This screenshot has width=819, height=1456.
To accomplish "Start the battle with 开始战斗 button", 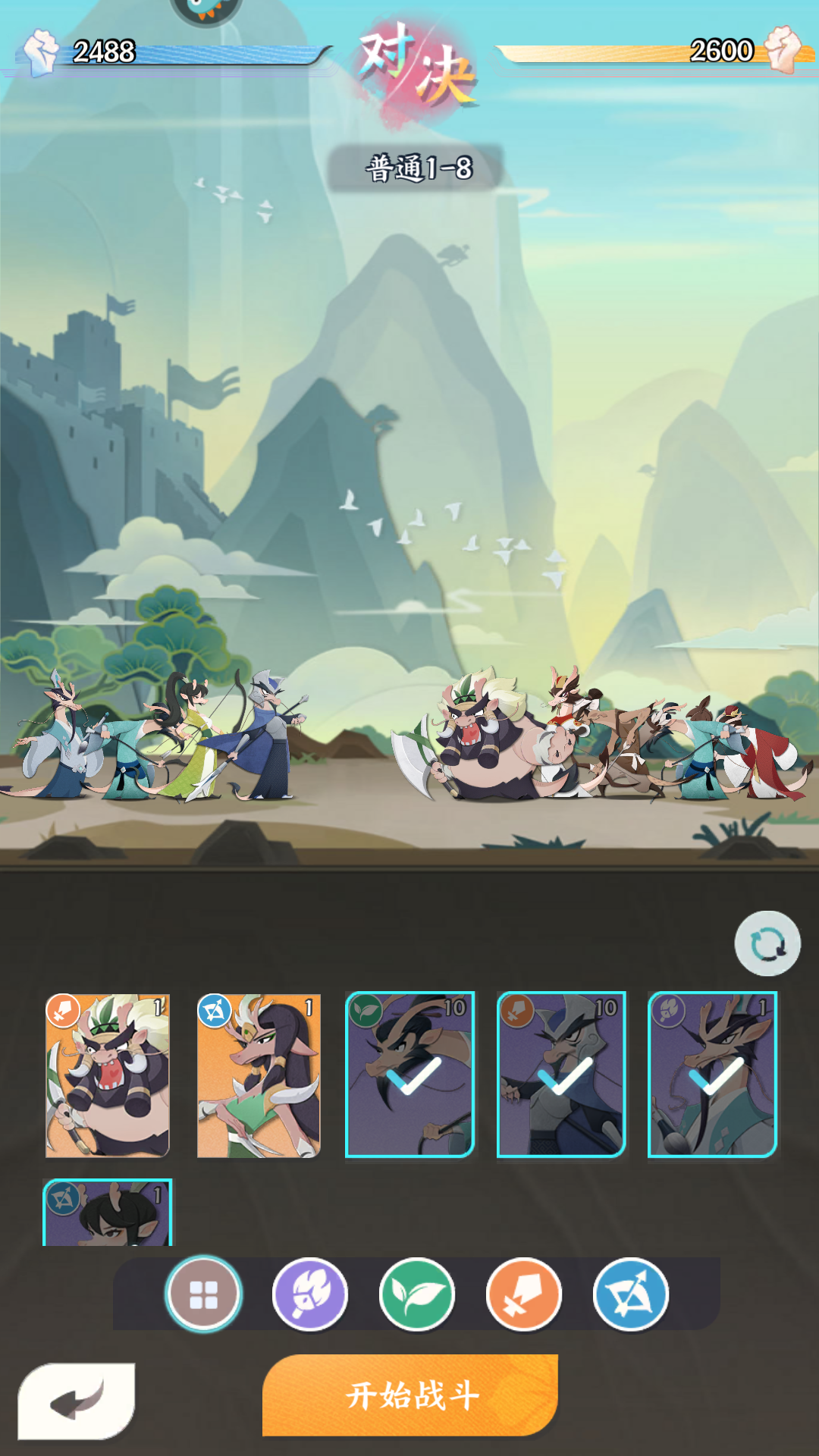I will tap(410, 1395).
